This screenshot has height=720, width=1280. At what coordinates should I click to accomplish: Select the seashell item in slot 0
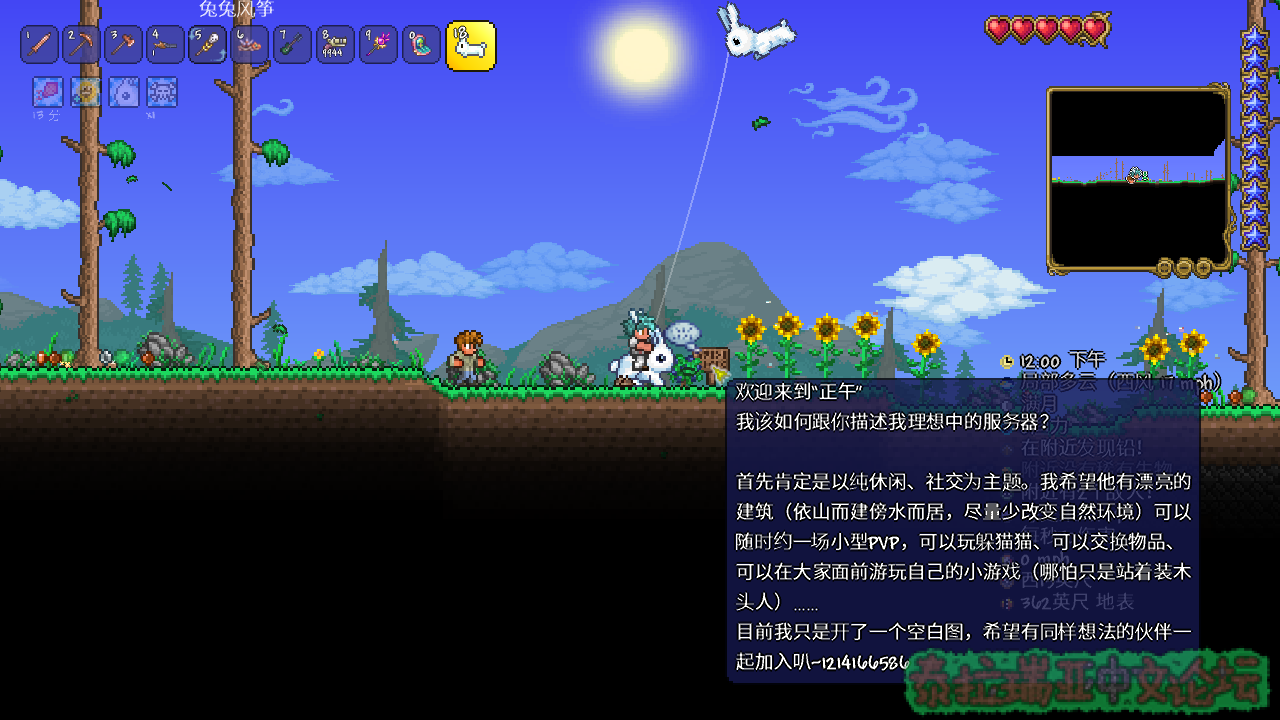(x=421, y=45)
